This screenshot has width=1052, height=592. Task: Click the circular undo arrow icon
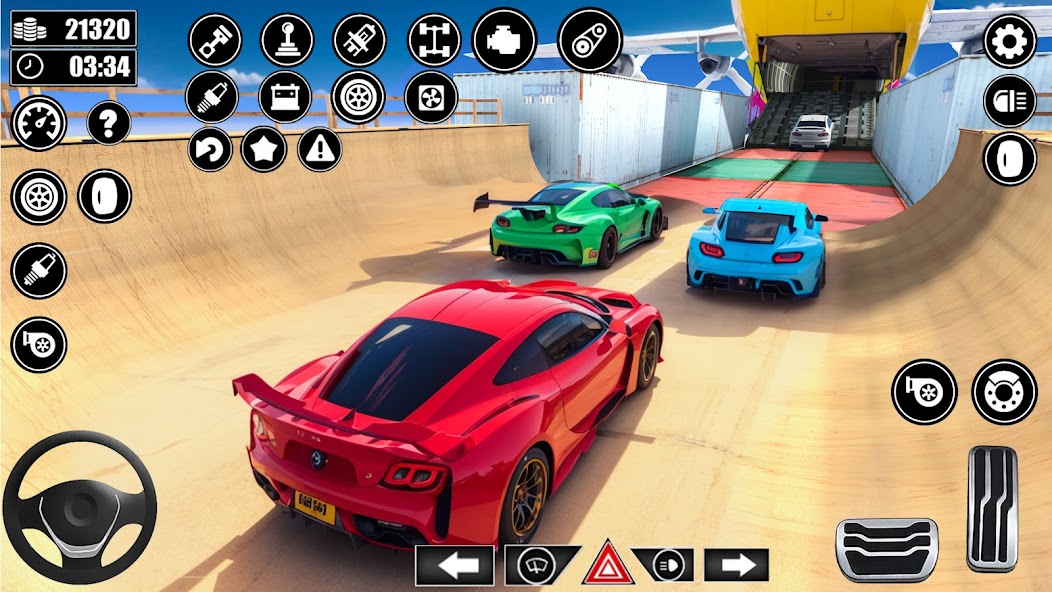pyautogui.click(x=210, y=150)
